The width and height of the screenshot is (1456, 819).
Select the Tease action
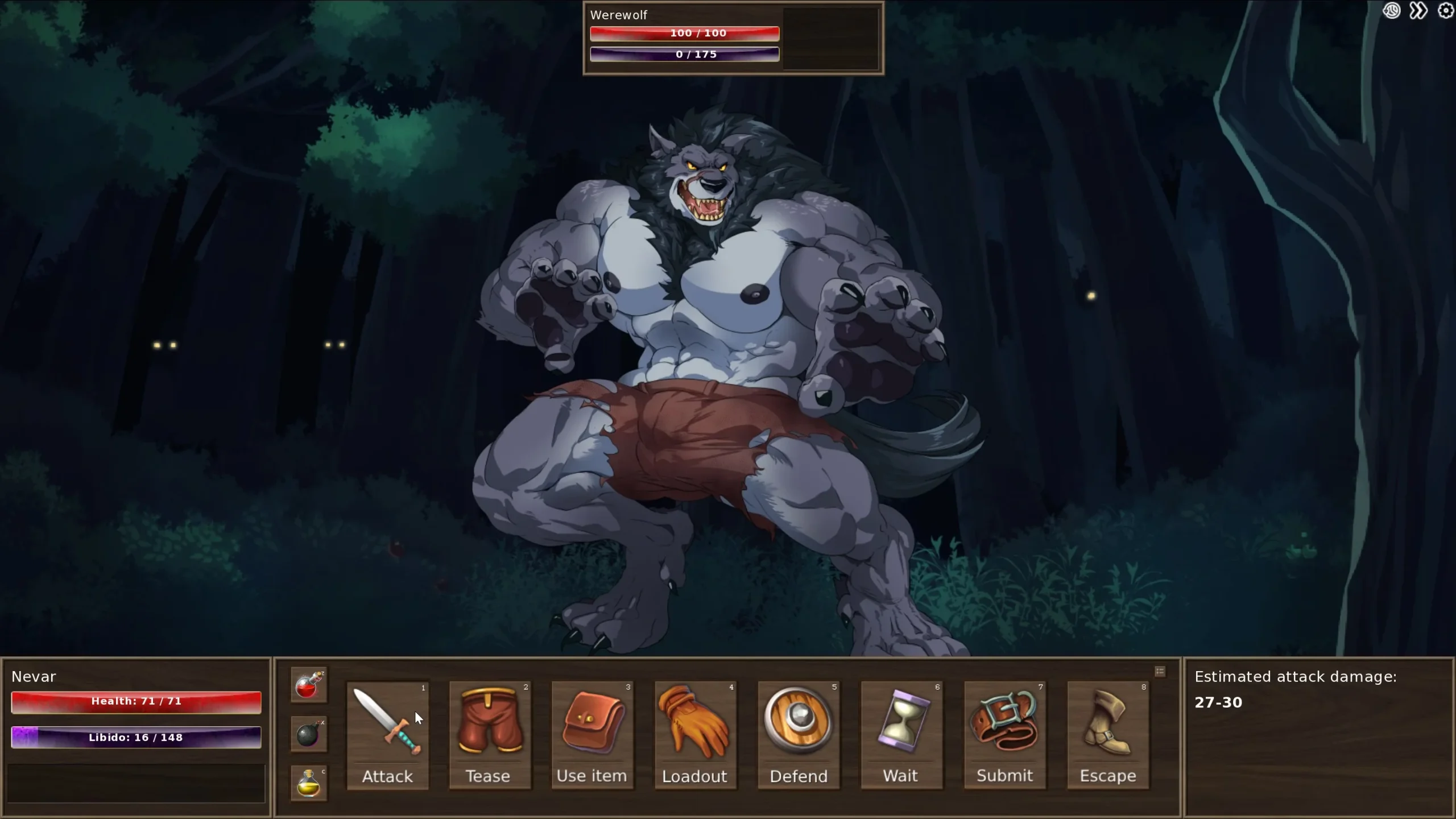pos(490,735)
